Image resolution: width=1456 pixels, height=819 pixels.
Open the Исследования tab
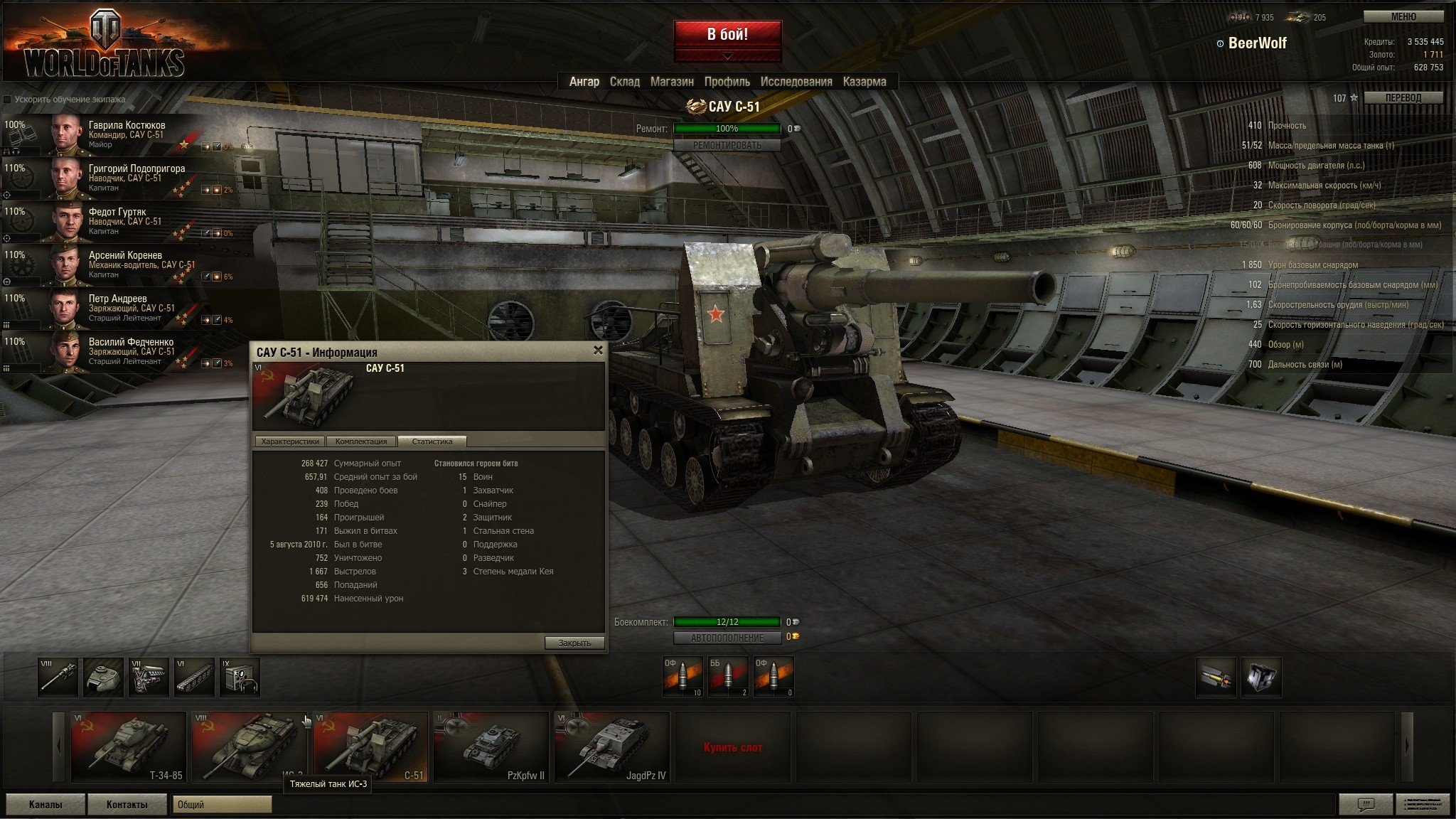pos(796,82)
